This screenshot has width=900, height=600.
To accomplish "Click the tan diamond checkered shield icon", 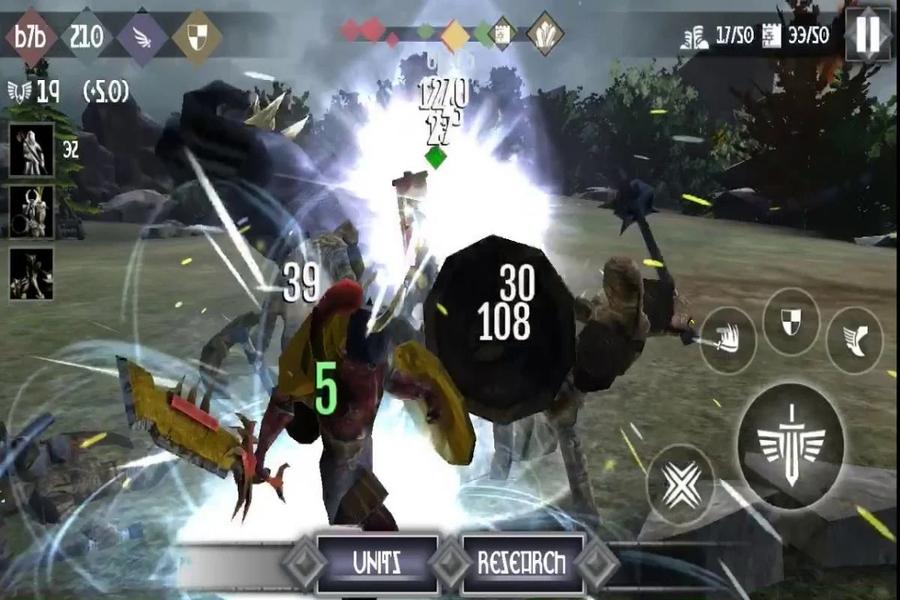I will point(197,37).
